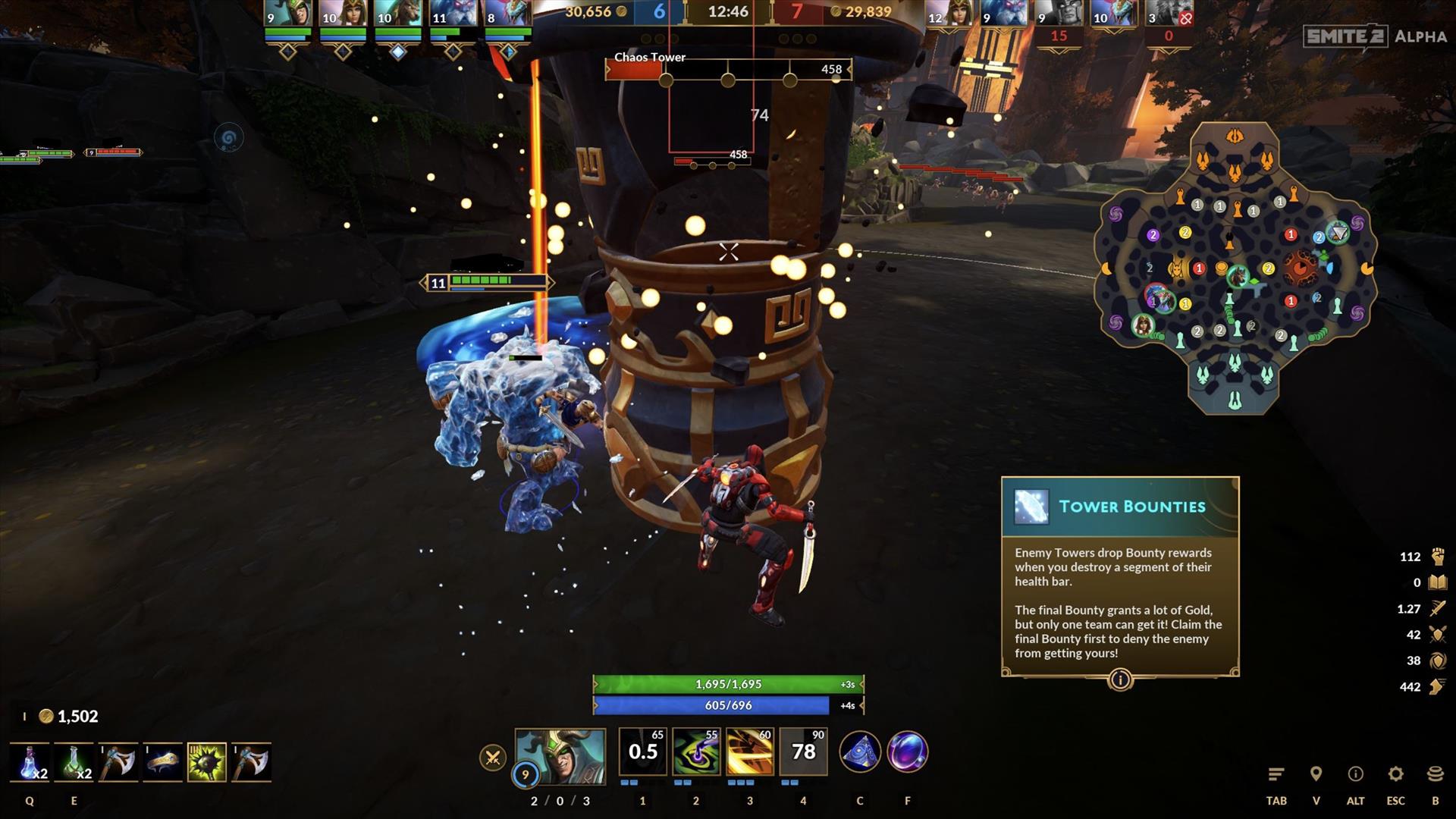Image resolution: width=1456 pixels, height=819 pixels.
Task: Open the gear settings menu
Action: coord(1395,774)
